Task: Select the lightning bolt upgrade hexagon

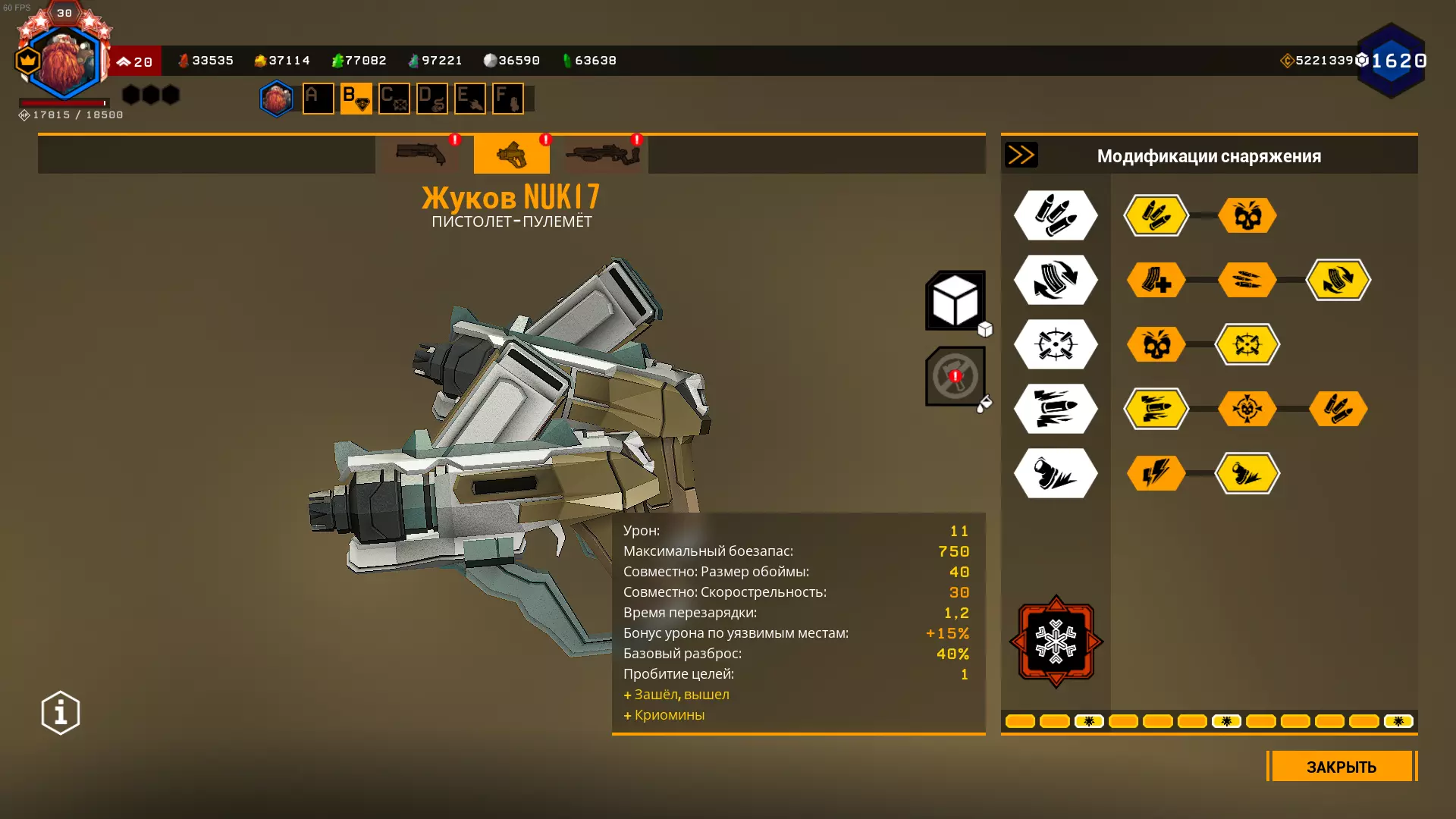Action: tap(1156, 473)
